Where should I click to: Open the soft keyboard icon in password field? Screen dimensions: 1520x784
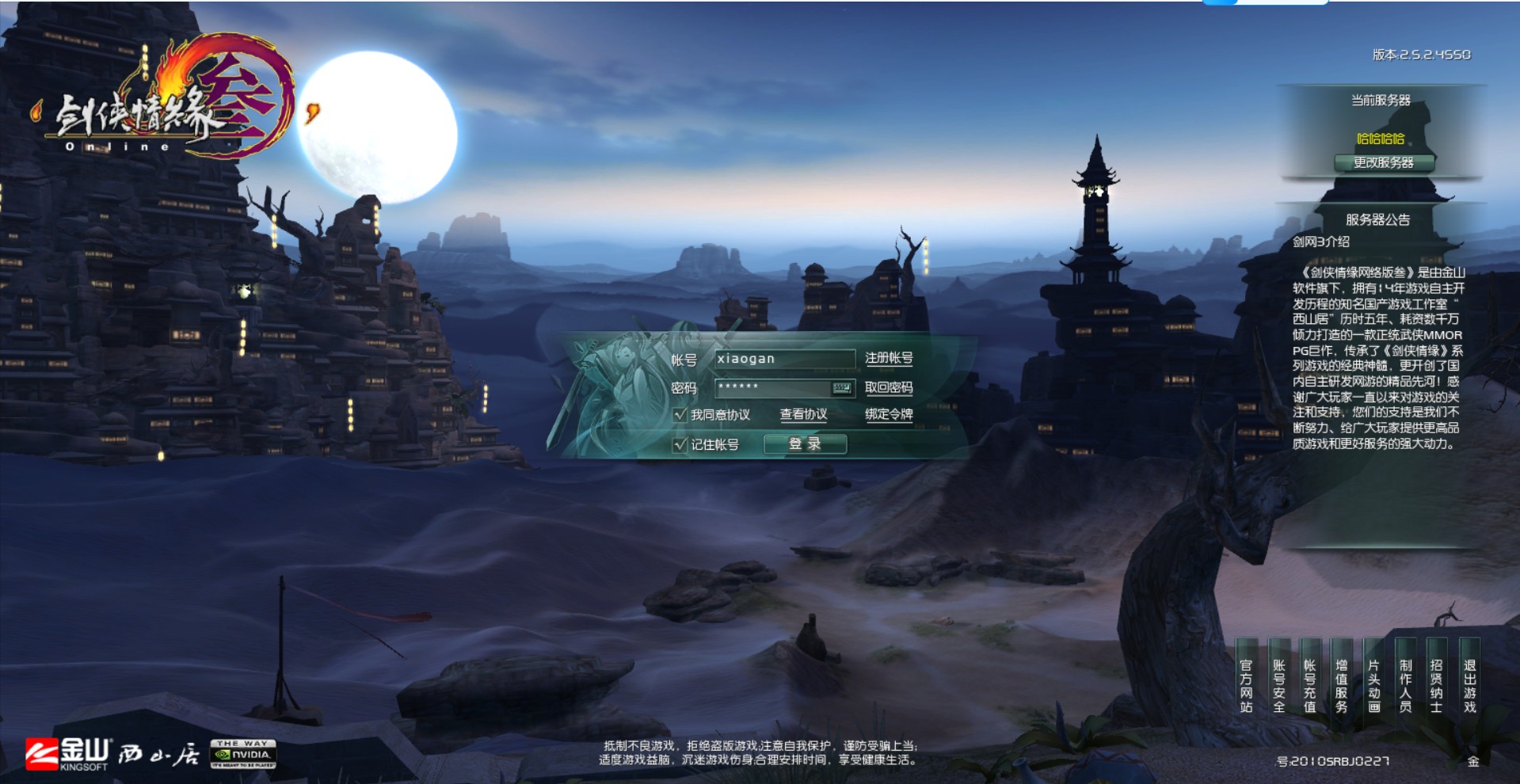coord(841,388)
